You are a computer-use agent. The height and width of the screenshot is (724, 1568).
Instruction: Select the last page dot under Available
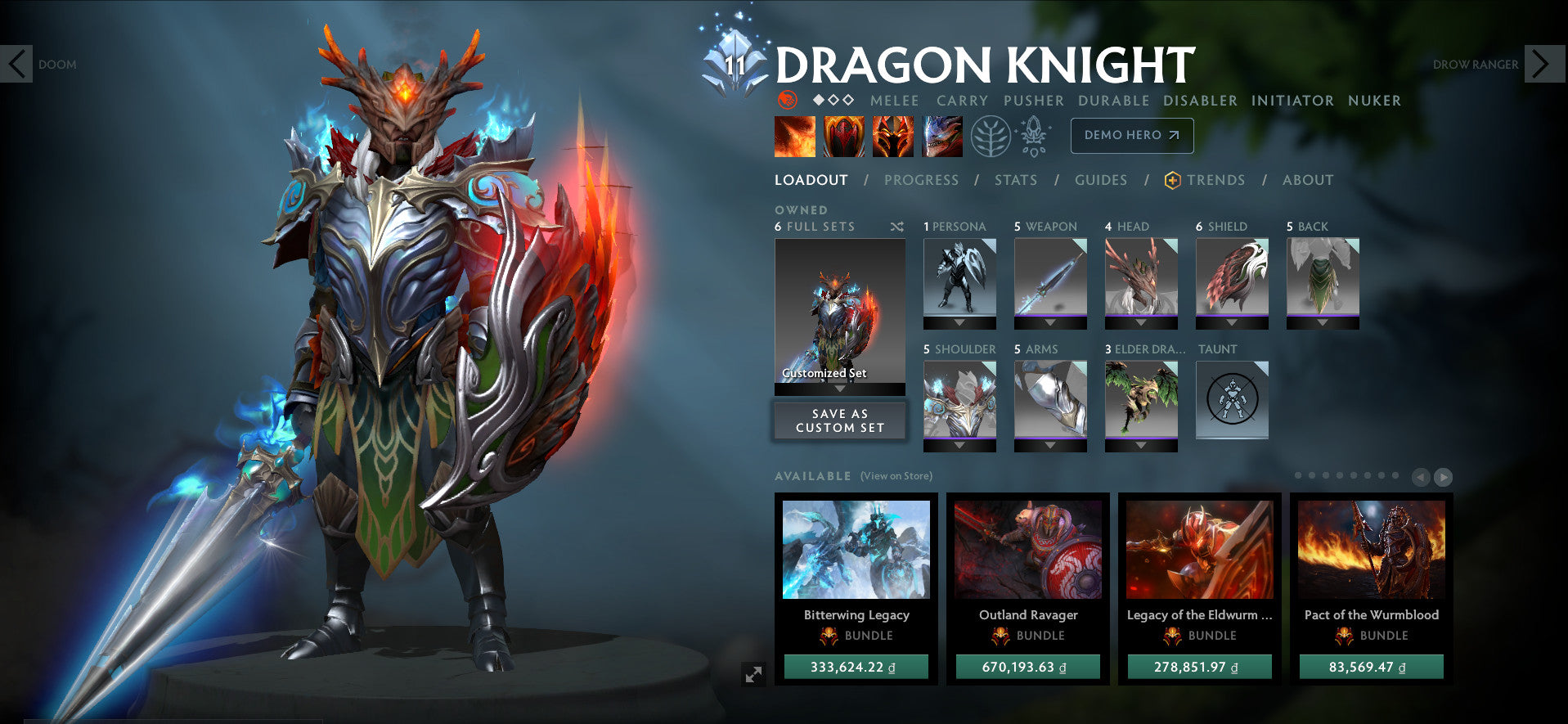[1395, 475]
